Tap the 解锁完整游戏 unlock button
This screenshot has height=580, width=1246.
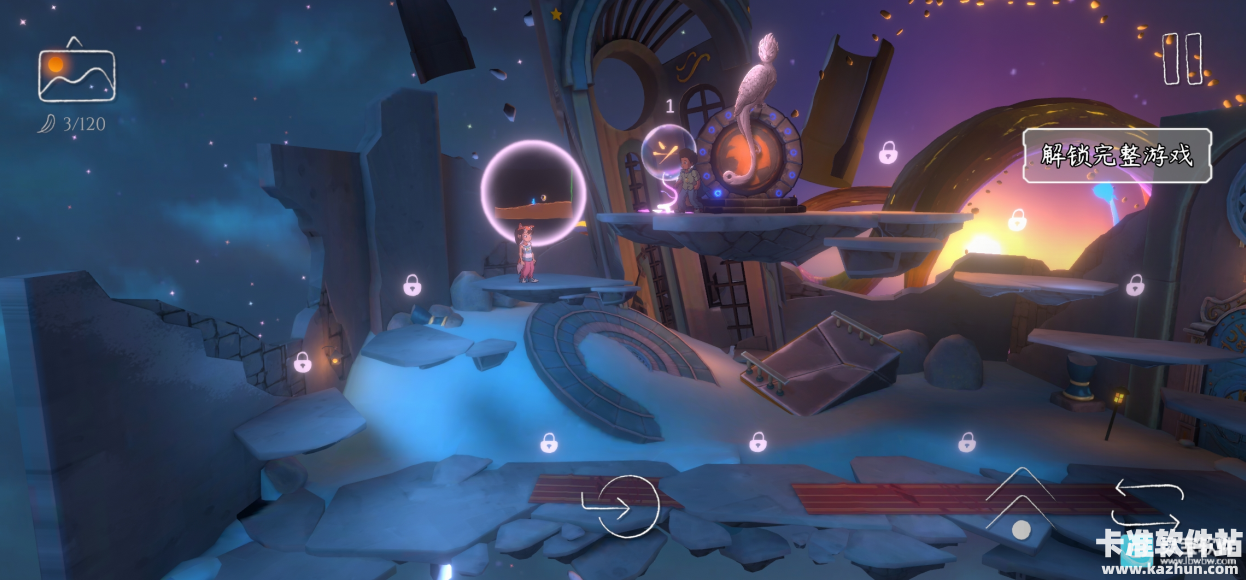tap(1116, 156)
